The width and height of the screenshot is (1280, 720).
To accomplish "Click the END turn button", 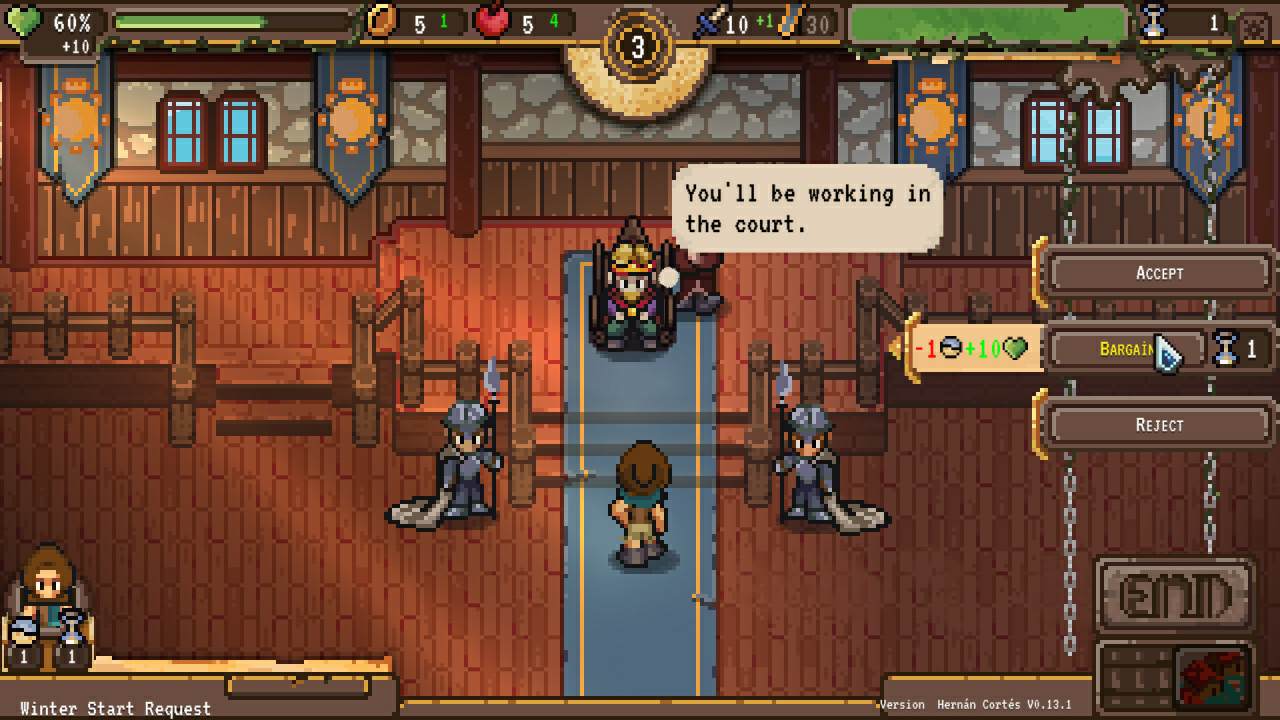I will (x=1174, y=596).
